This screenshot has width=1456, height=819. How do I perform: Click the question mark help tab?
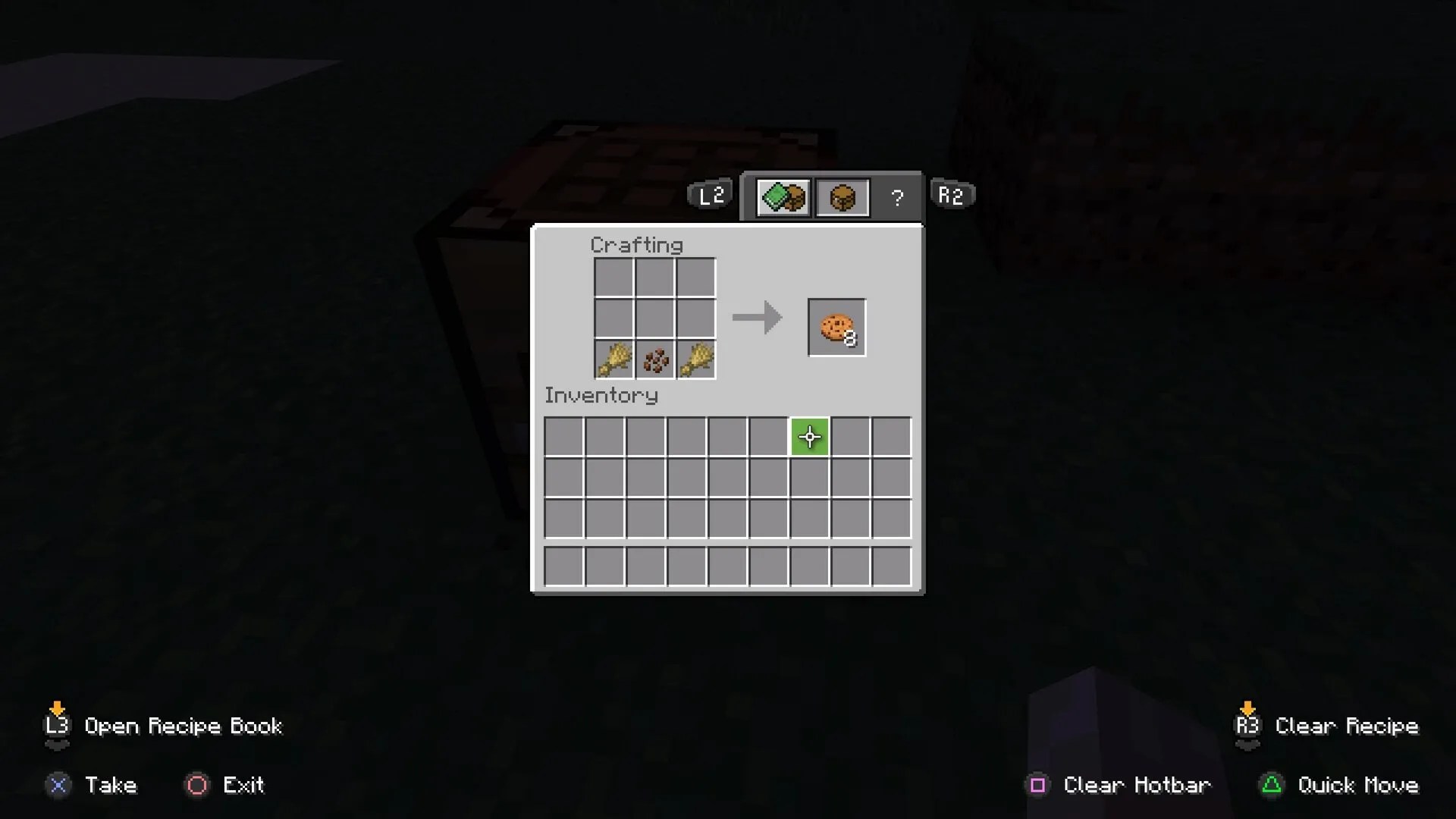point(898,198)
